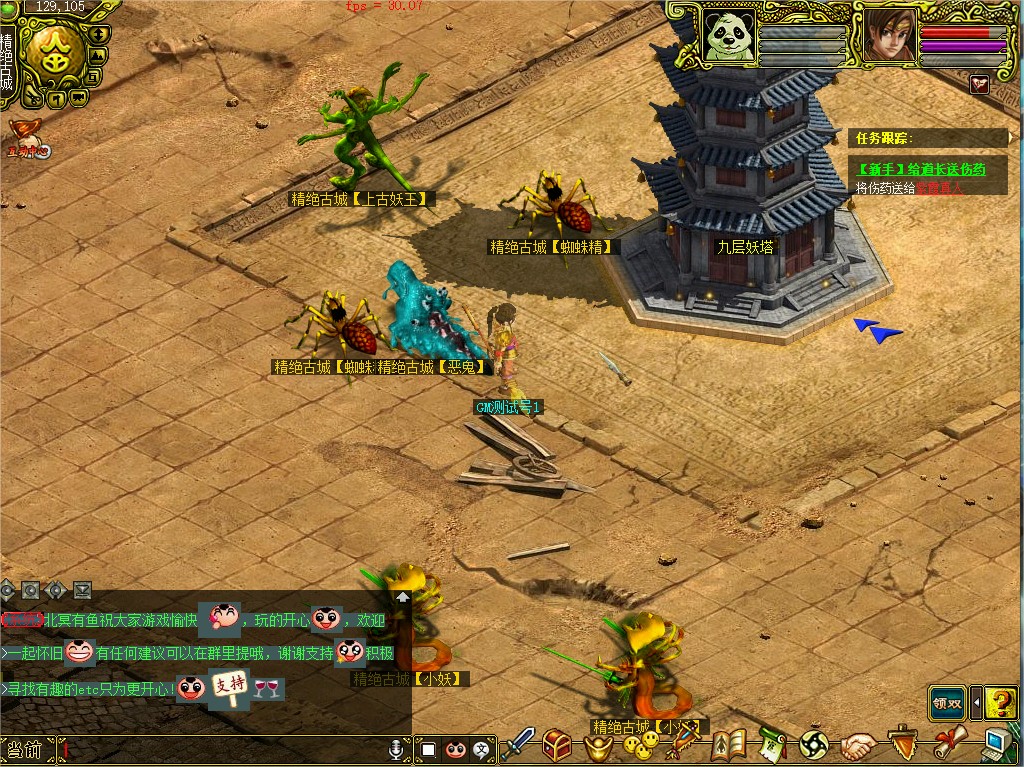
Task: Click the up-down arrows button beside the compass
Action: pos(97,33)
